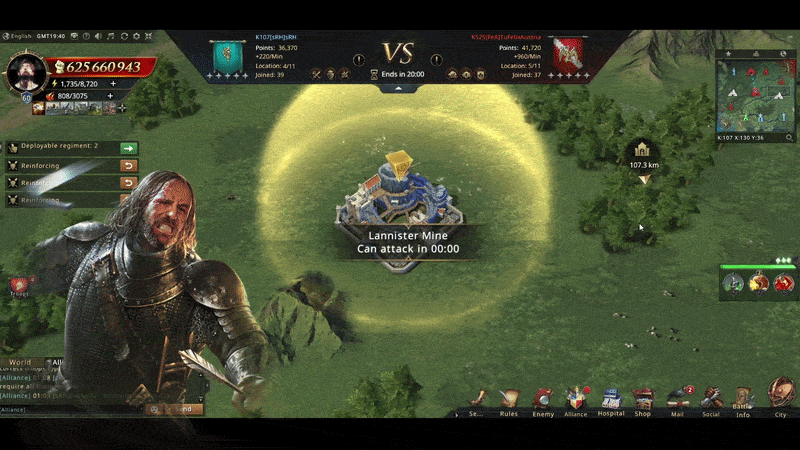Screen dimensions: 800x450
Task: View Battle Info
Action: [x=743, y=398]
